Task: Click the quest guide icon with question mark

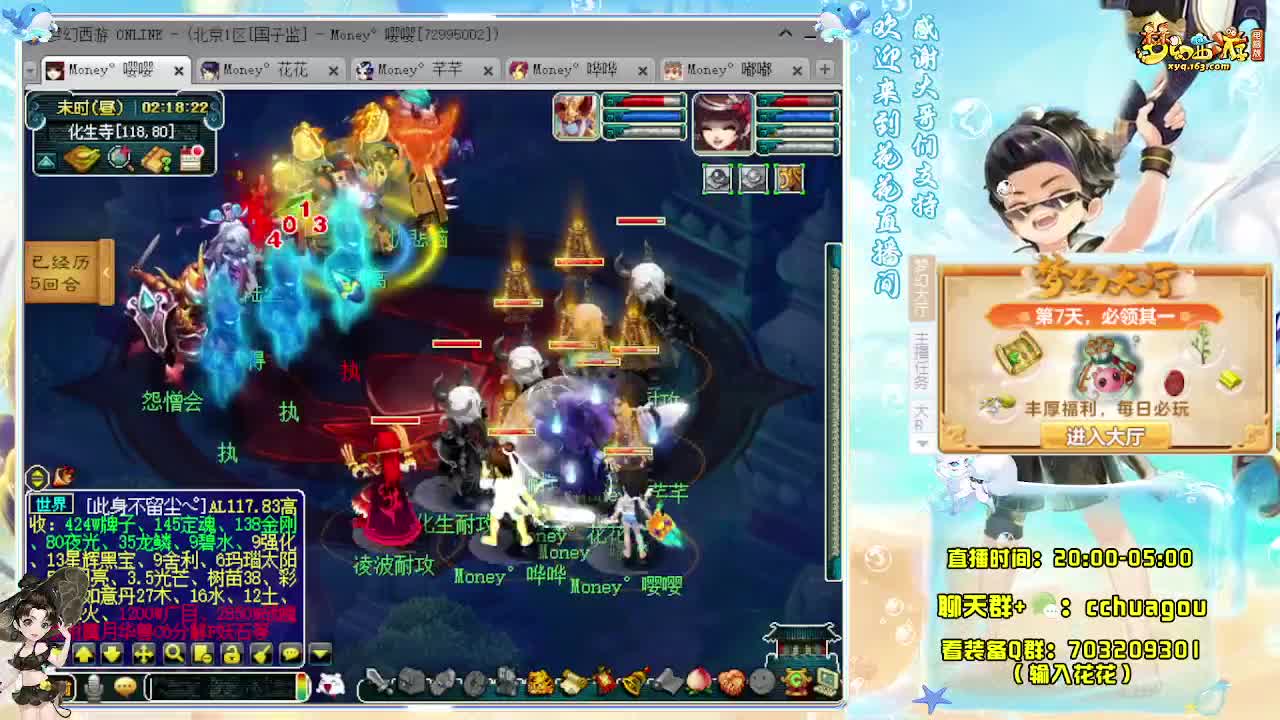Action: point(157,158)
